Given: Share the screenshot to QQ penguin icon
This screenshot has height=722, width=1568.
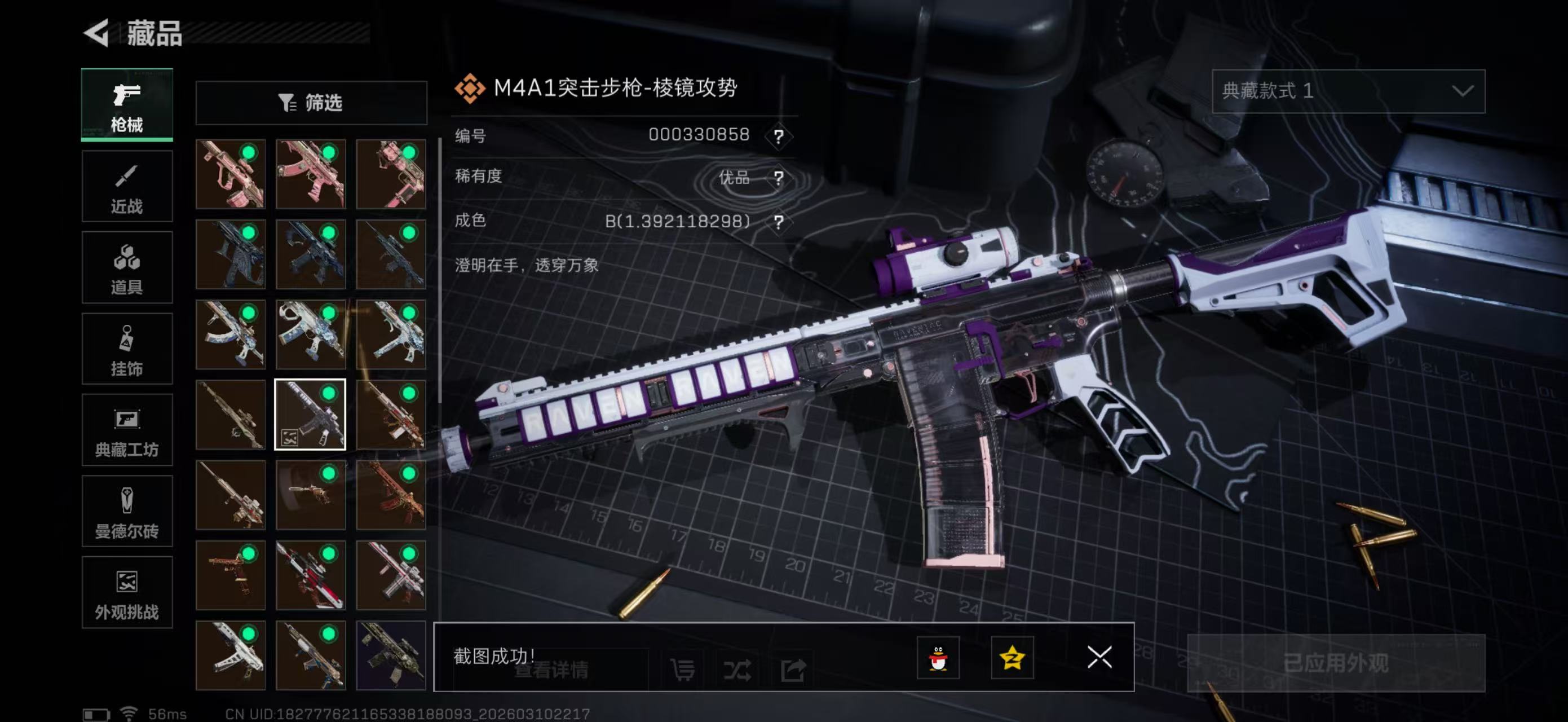Looking at the screenshot, I should coord(938,658).
